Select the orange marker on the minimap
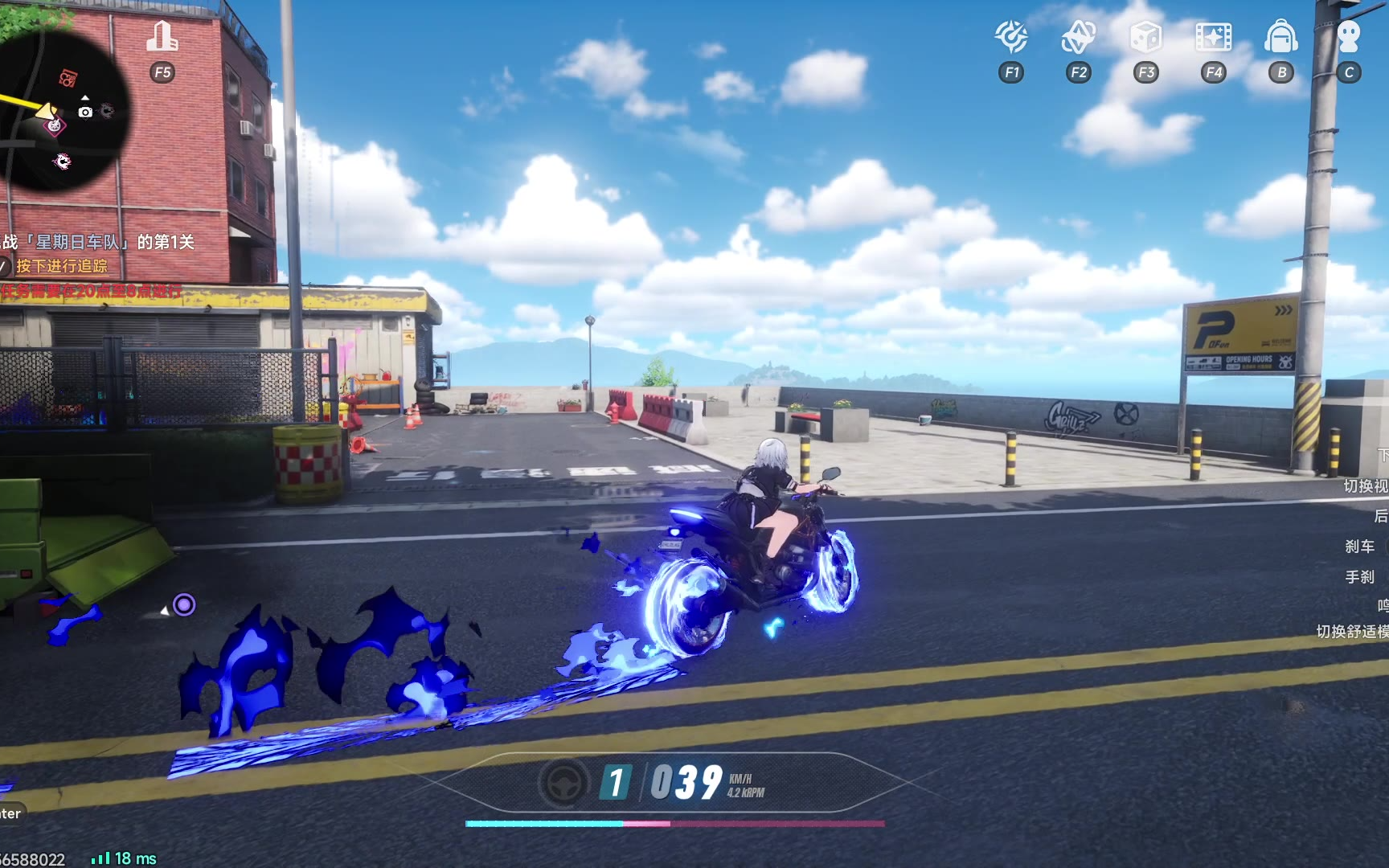Image resolution: width=1389 pixels, height=868 pixels. (x=68, y=78)
